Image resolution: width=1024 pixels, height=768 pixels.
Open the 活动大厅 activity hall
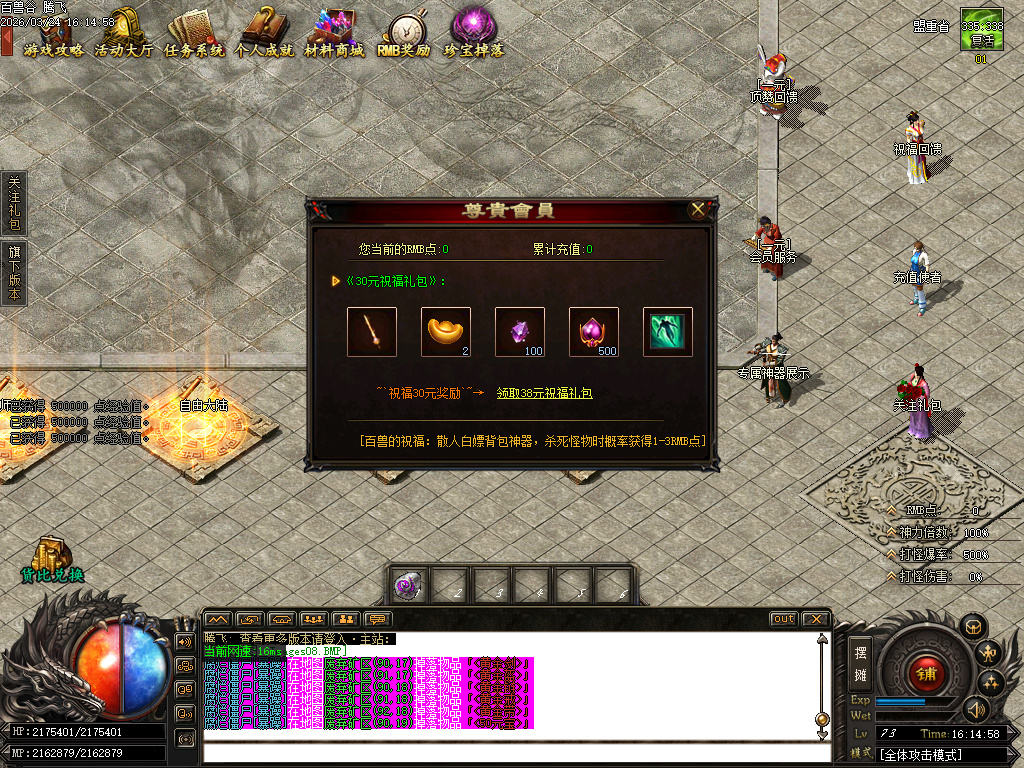click(x=124, y=34)
